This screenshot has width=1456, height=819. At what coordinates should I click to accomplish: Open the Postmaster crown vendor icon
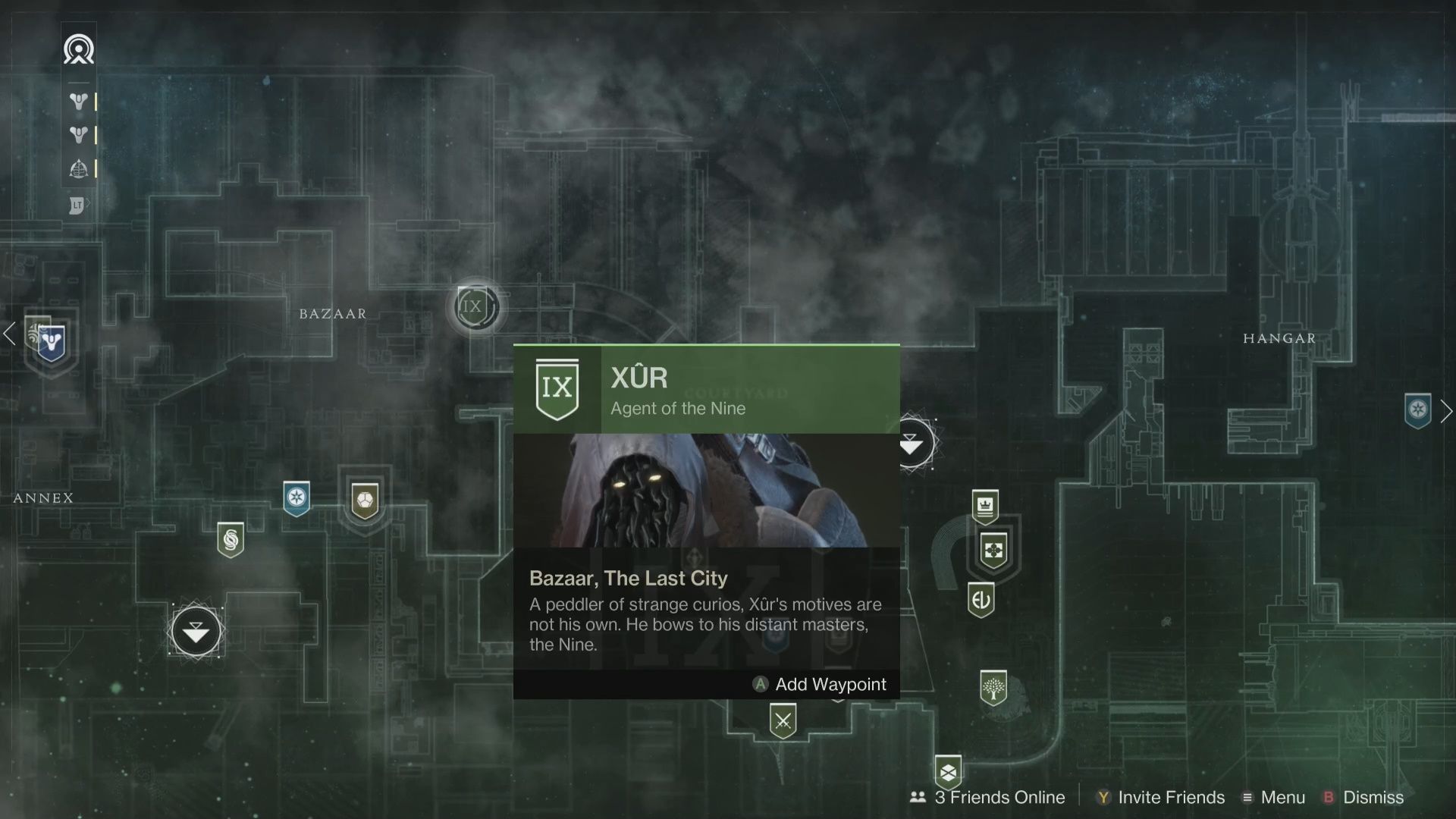pyautogui.click(x=986, y=507)
